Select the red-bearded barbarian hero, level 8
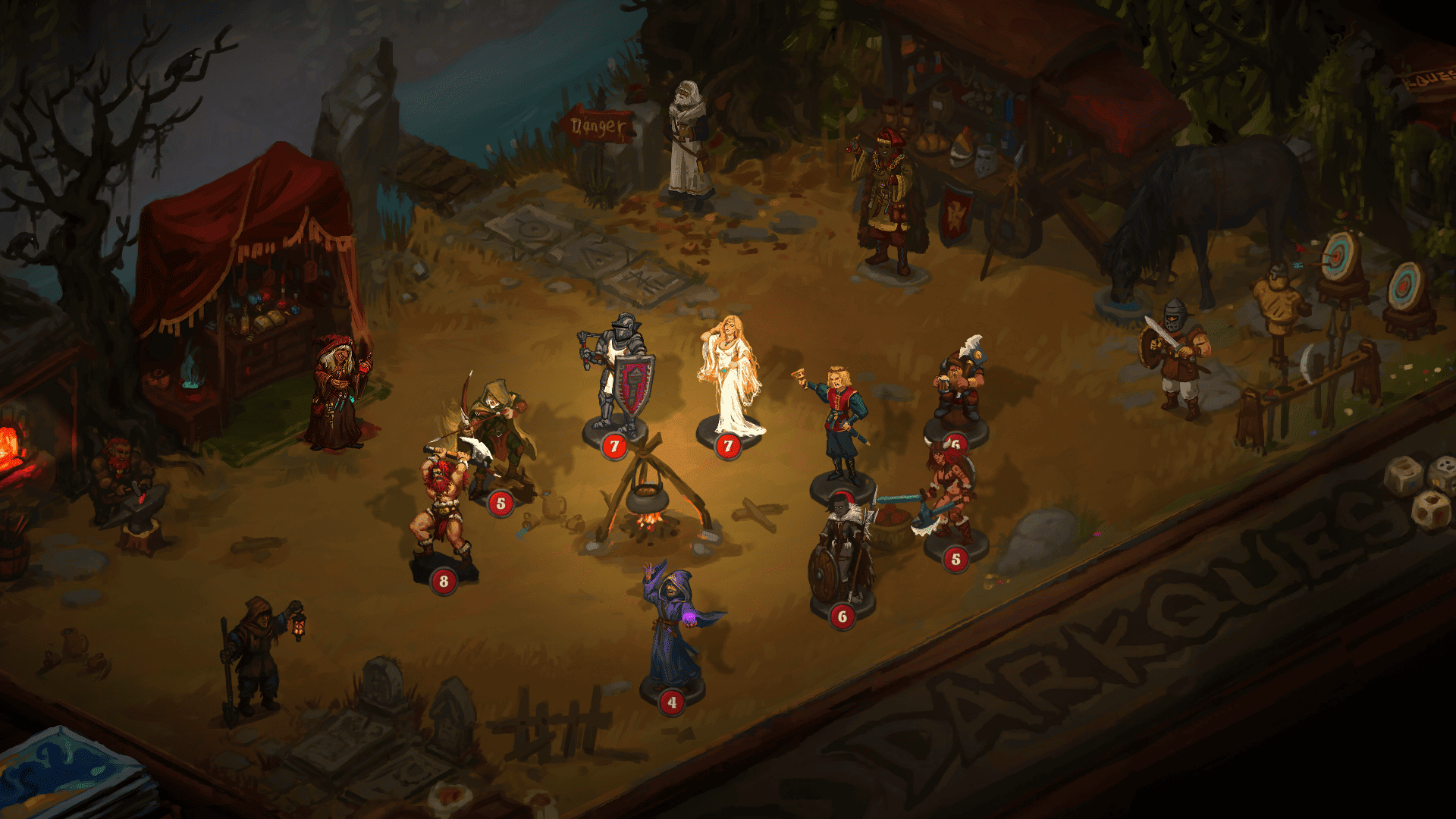 (441, 510)
